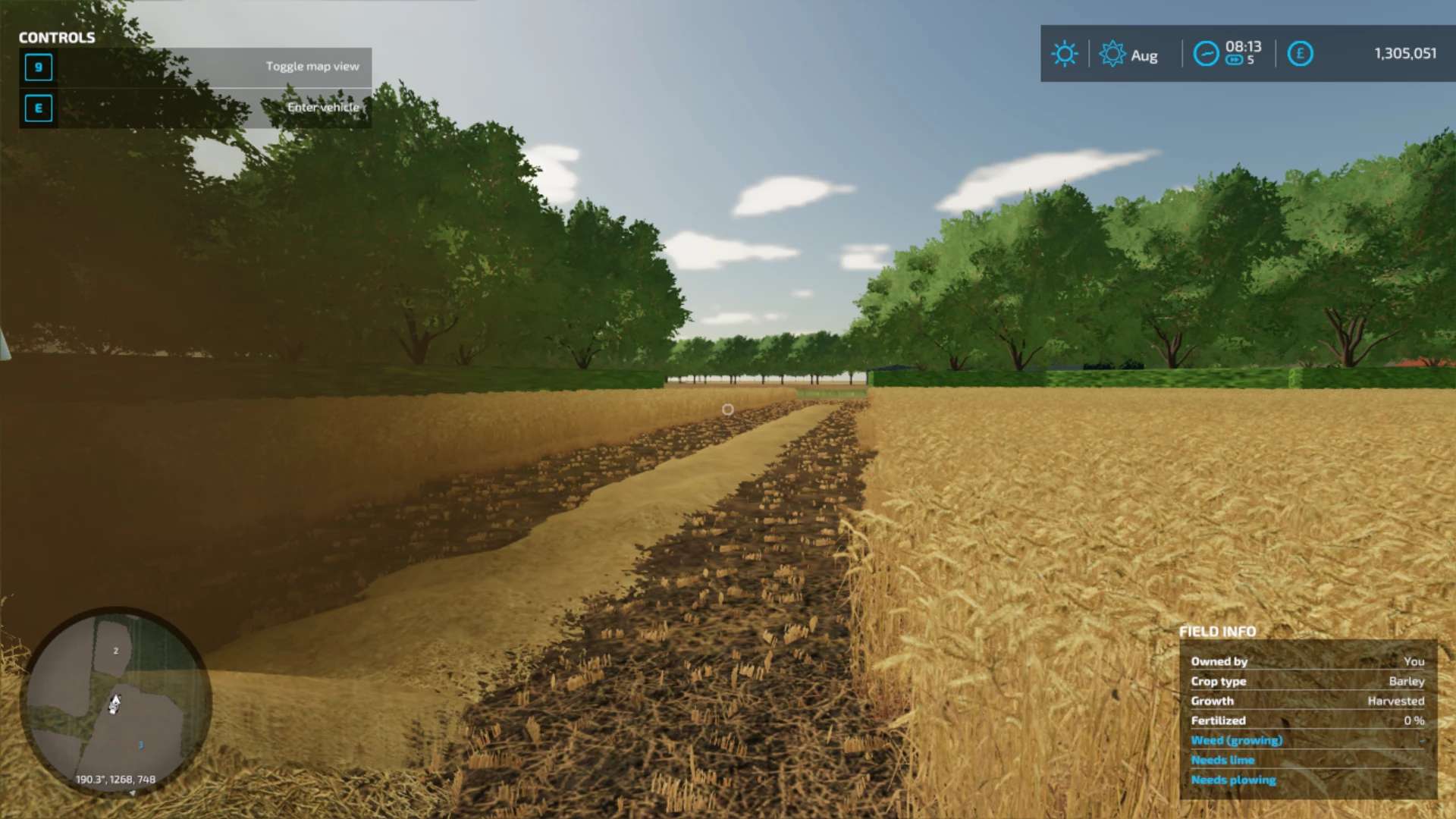Click the game clock icon

pos(1206,54)
